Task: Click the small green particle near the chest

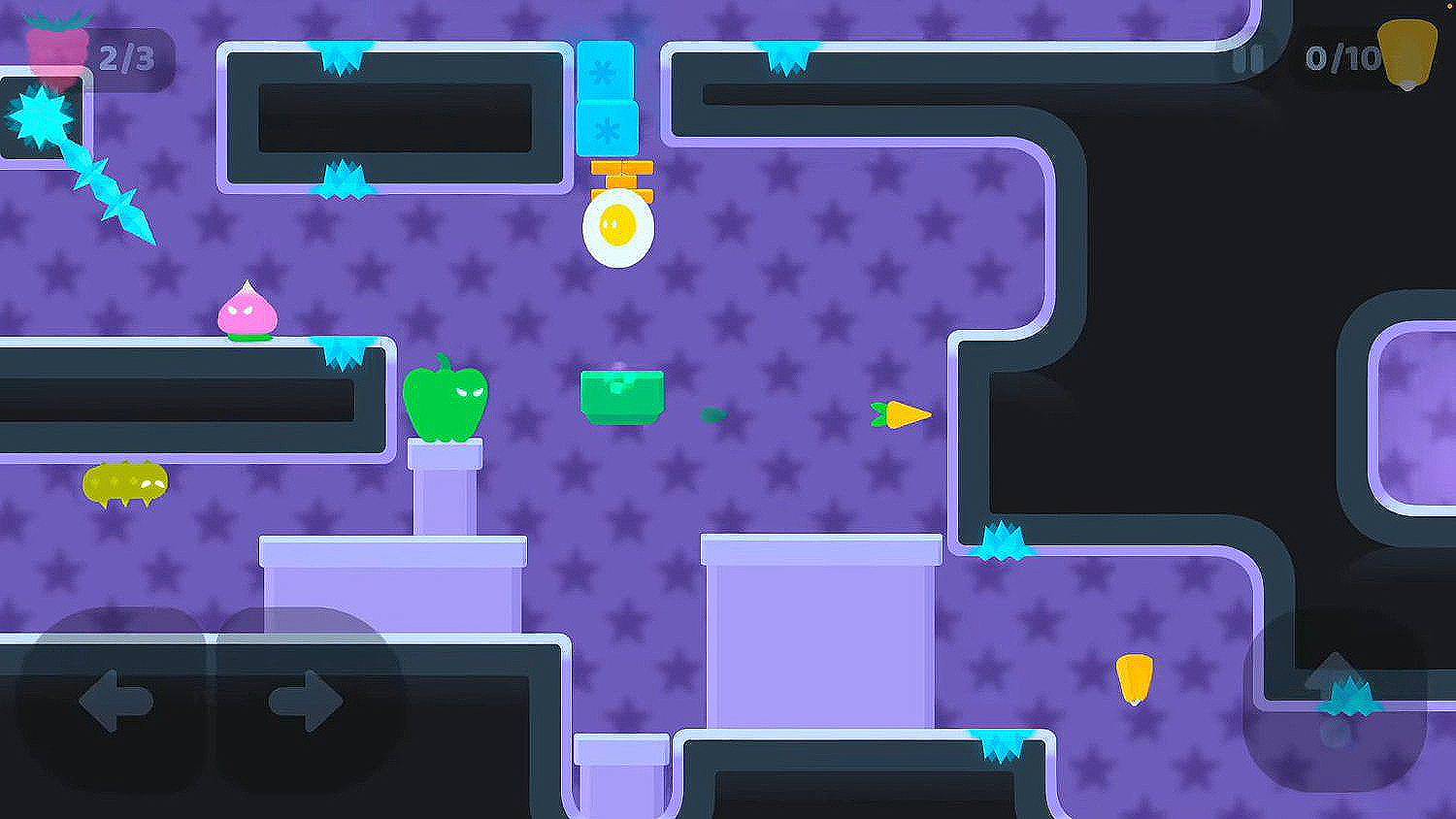Action: pos(715,411)
